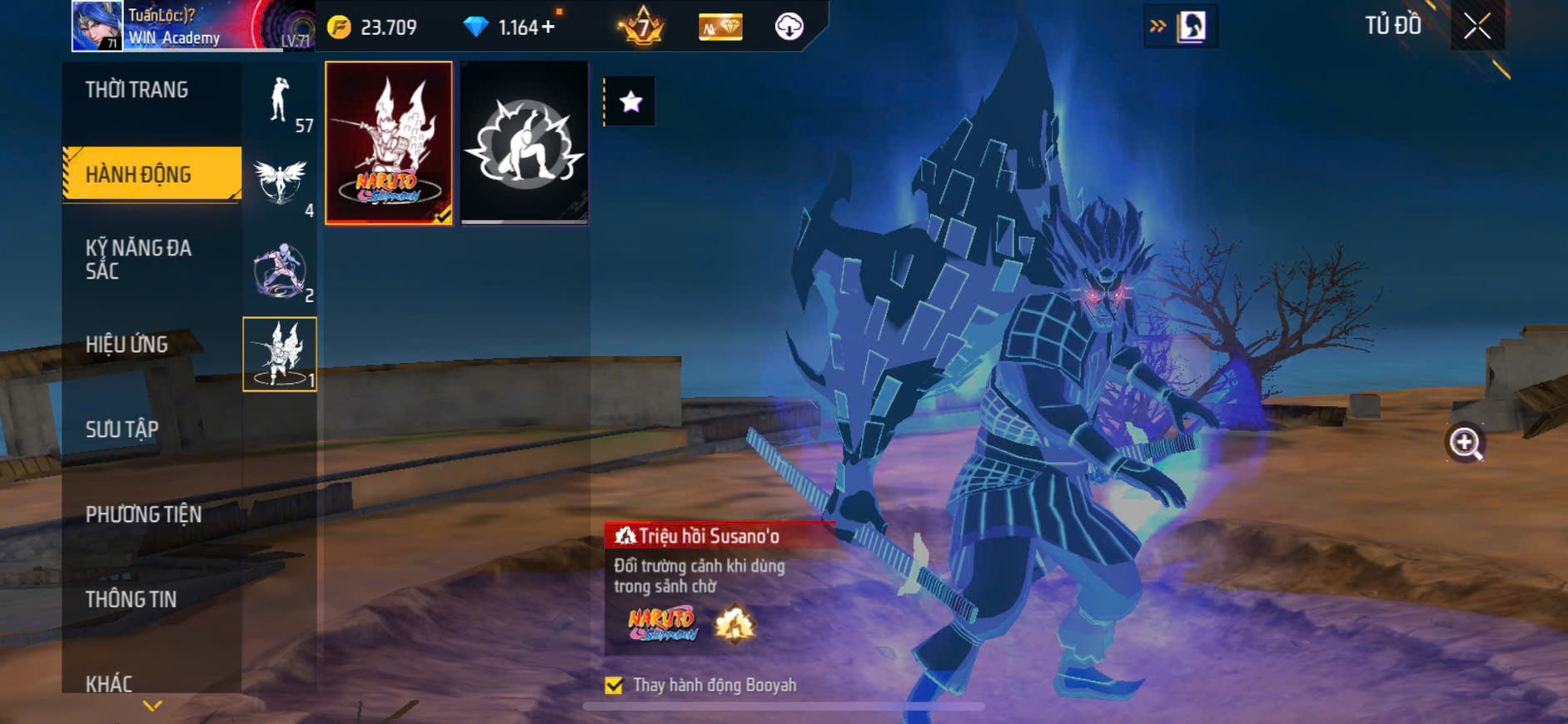Open the Thông Tin tab
Viewport: 1568px width, 724px height.
coord(131,599)
